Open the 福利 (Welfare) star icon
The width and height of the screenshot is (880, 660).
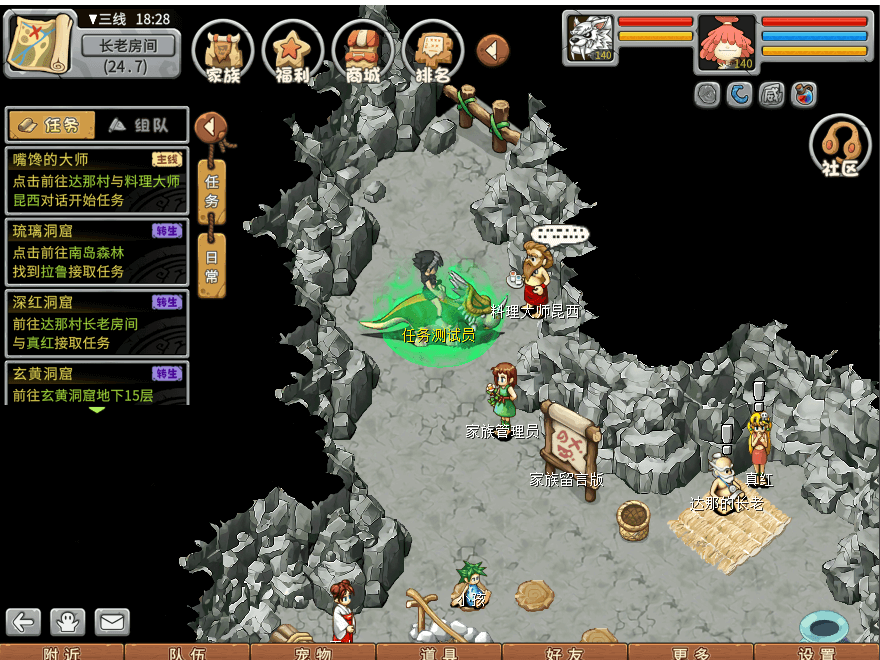point(292,50)
